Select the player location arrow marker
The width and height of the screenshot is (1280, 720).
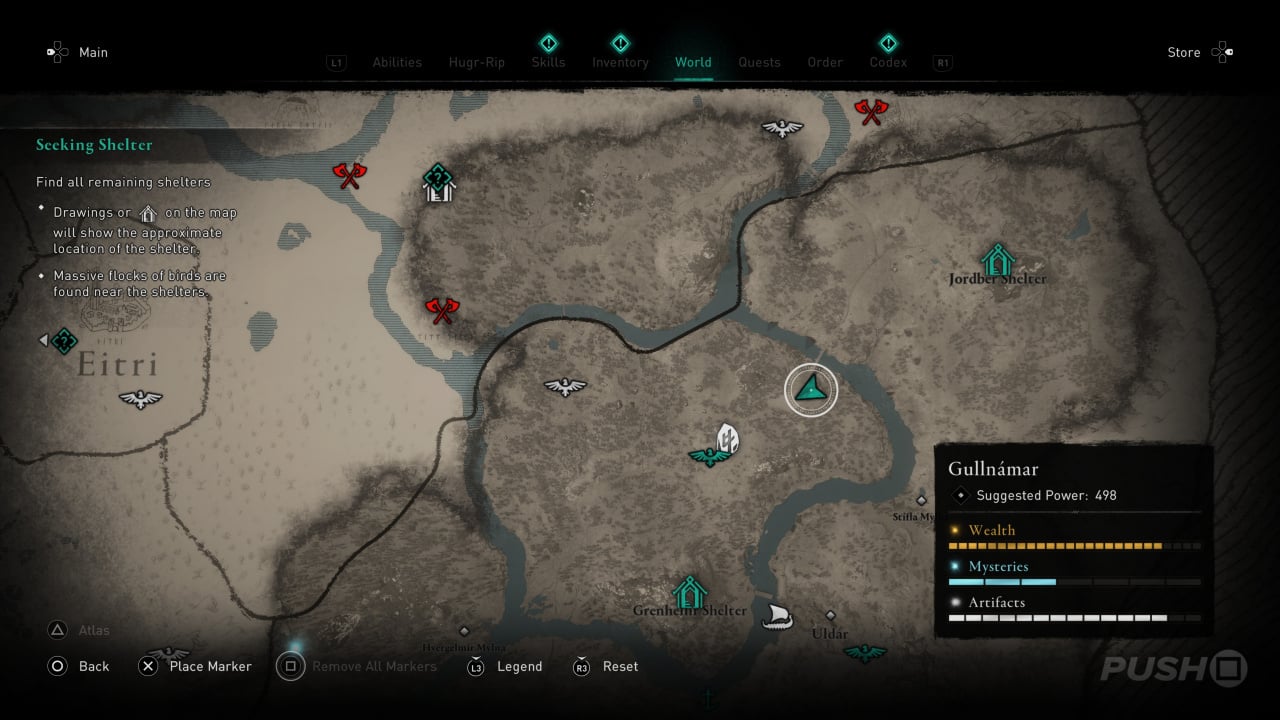(x=811, y=390)
